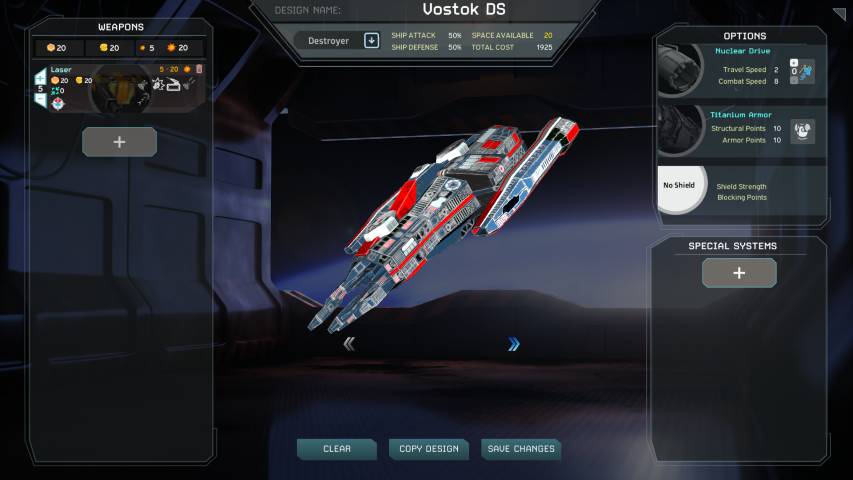853x480 pixels.
Task: Clear the ship design
Action: click(x=336, y=449)
